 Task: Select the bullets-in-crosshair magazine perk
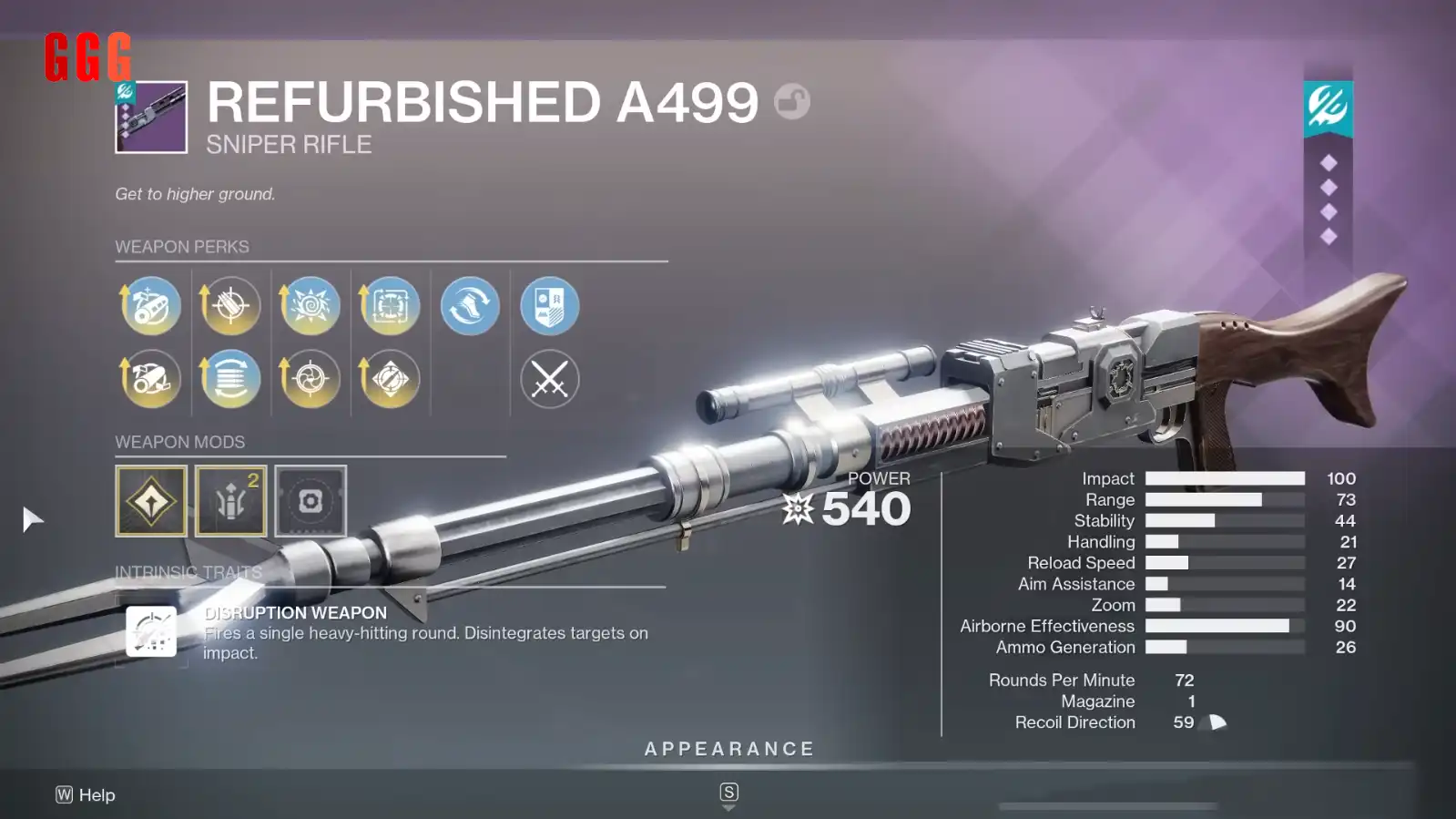[x=230, y=306]
